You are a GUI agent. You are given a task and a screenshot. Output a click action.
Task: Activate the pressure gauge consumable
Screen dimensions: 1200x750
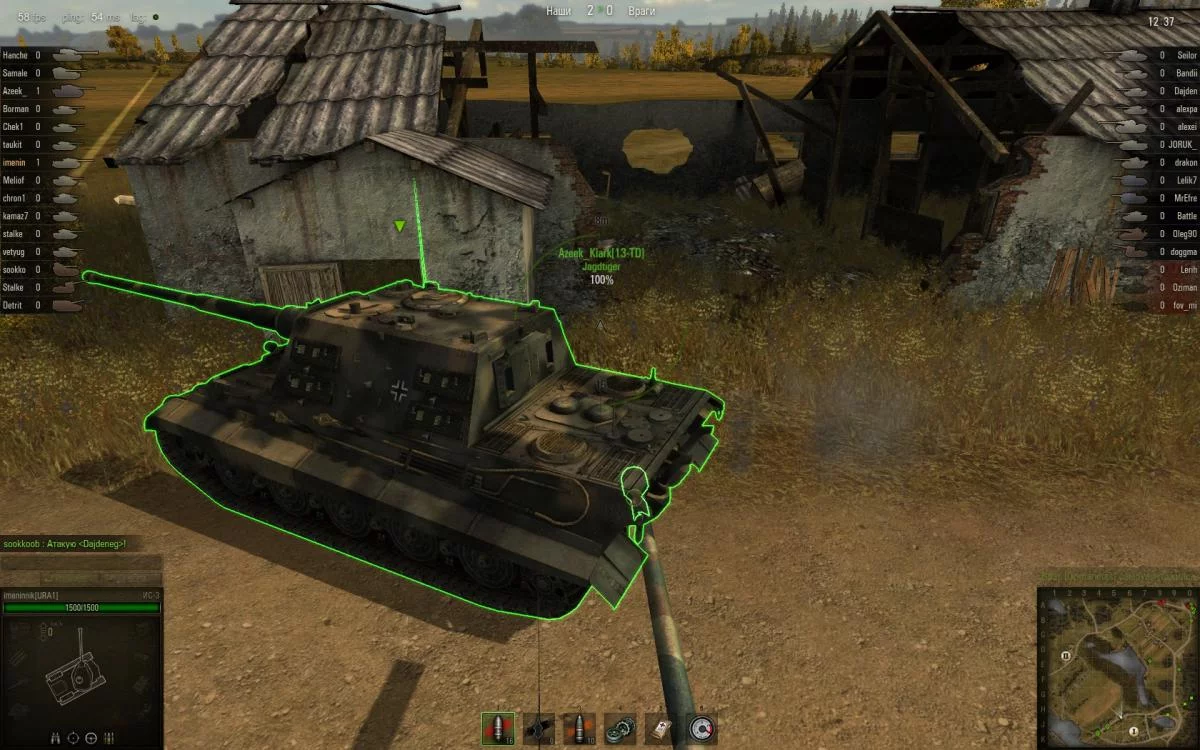(x=702, y=728)
